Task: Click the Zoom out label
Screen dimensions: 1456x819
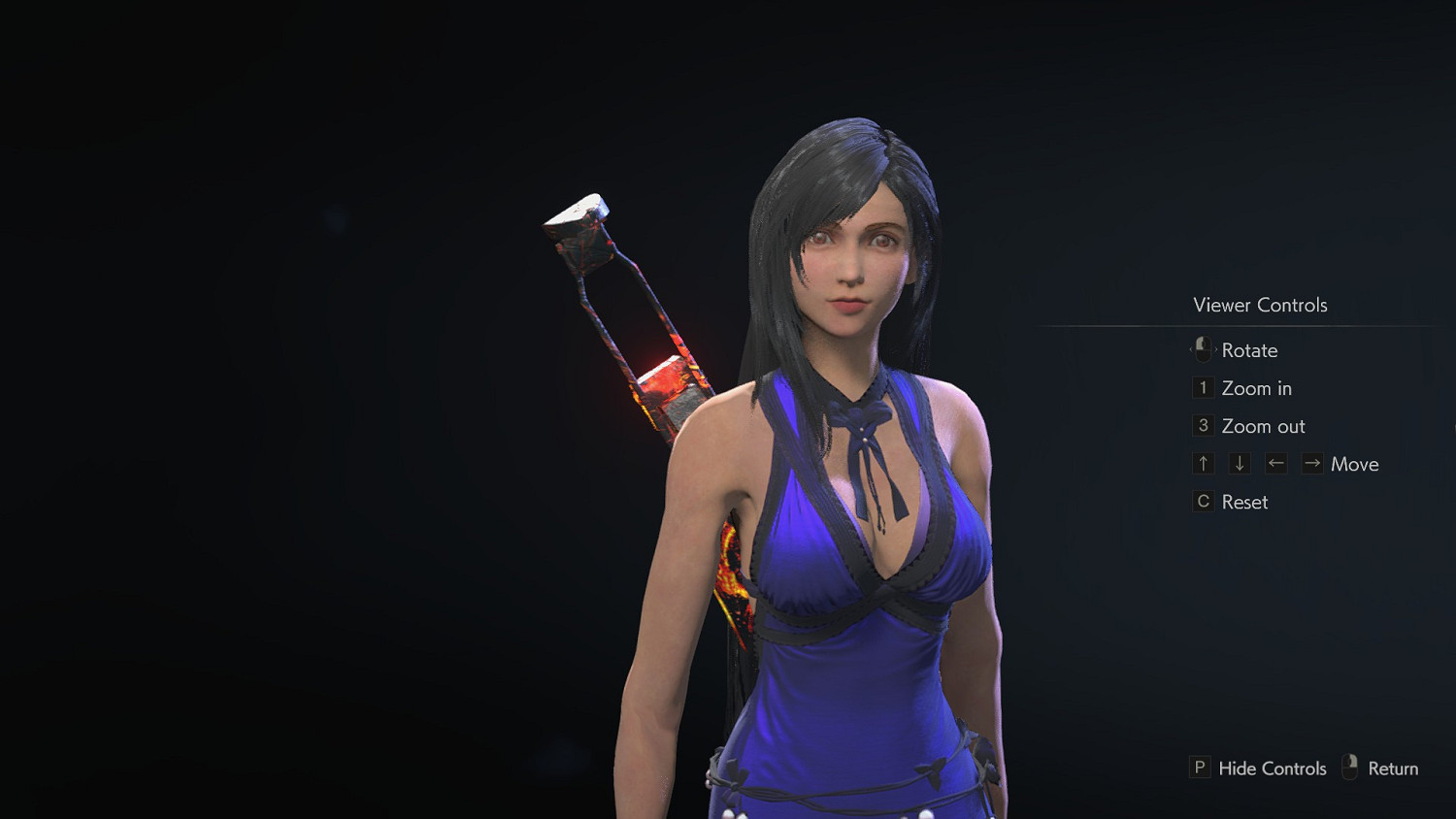Action: 1263,425
